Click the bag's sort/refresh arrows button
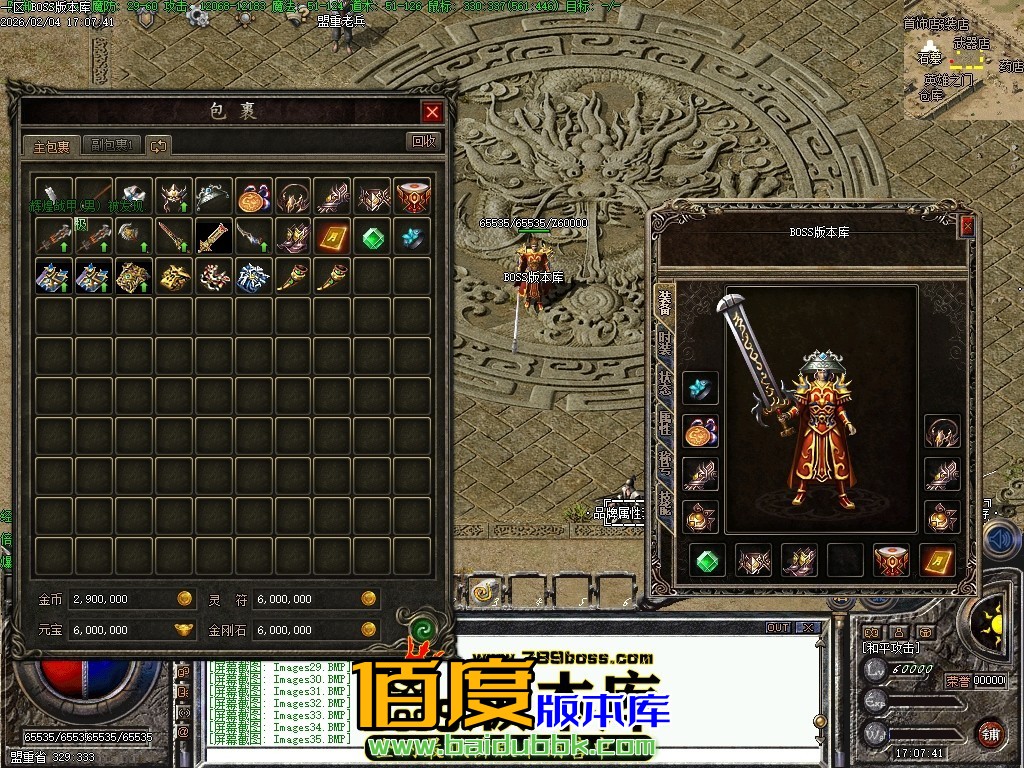The height and width of the screenshot is (768, 1024). pyautogui.click(x=158, y=146)
